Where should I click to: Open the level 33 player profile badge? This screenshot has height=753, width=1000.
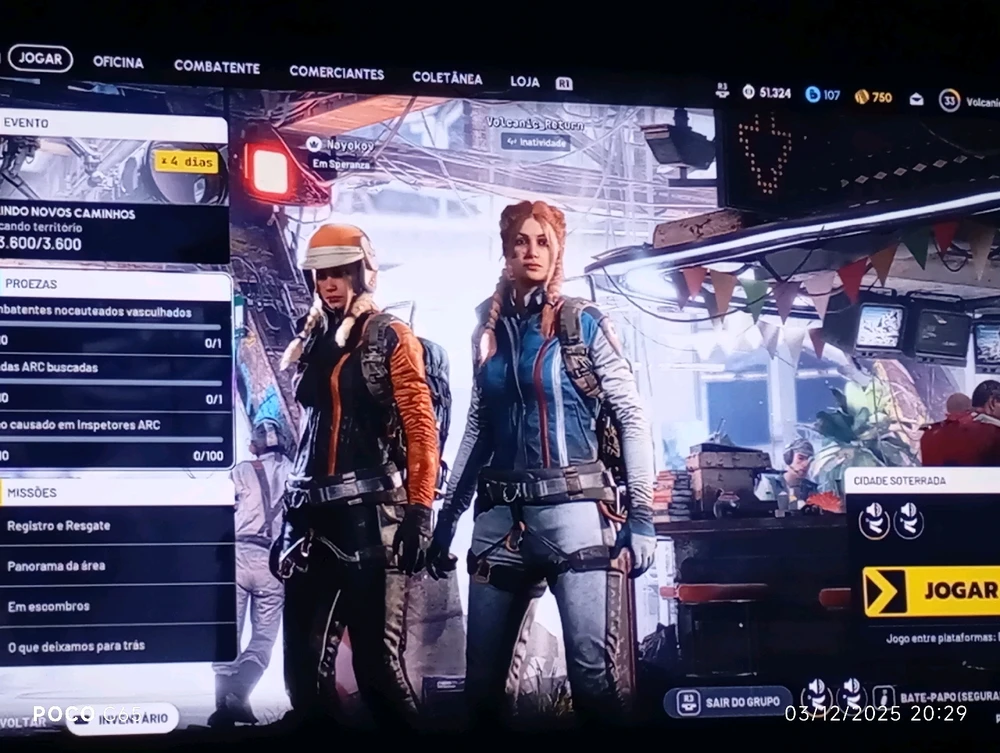(x=949, y=100)
